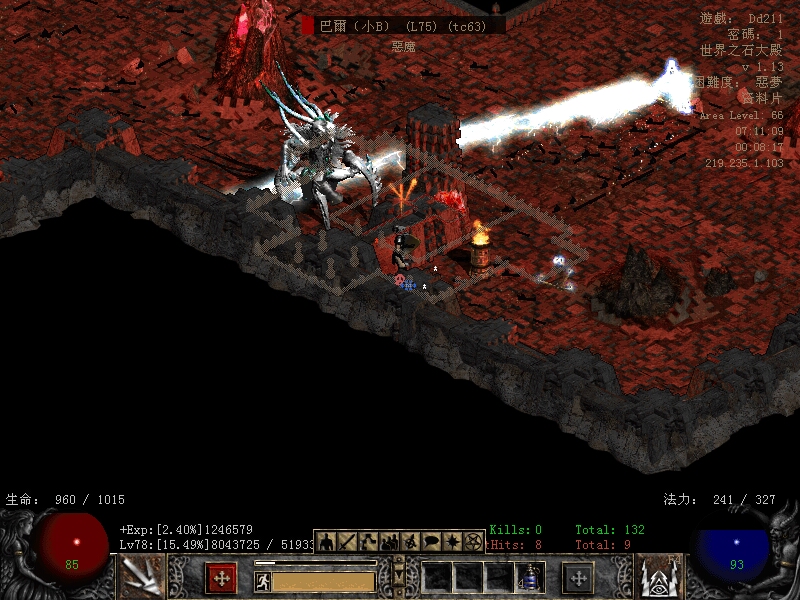Image resolution: width=800 pixels, height=600 pixels.
Task: Choose the right skill eye icon
Action: [x=659, y=578]
